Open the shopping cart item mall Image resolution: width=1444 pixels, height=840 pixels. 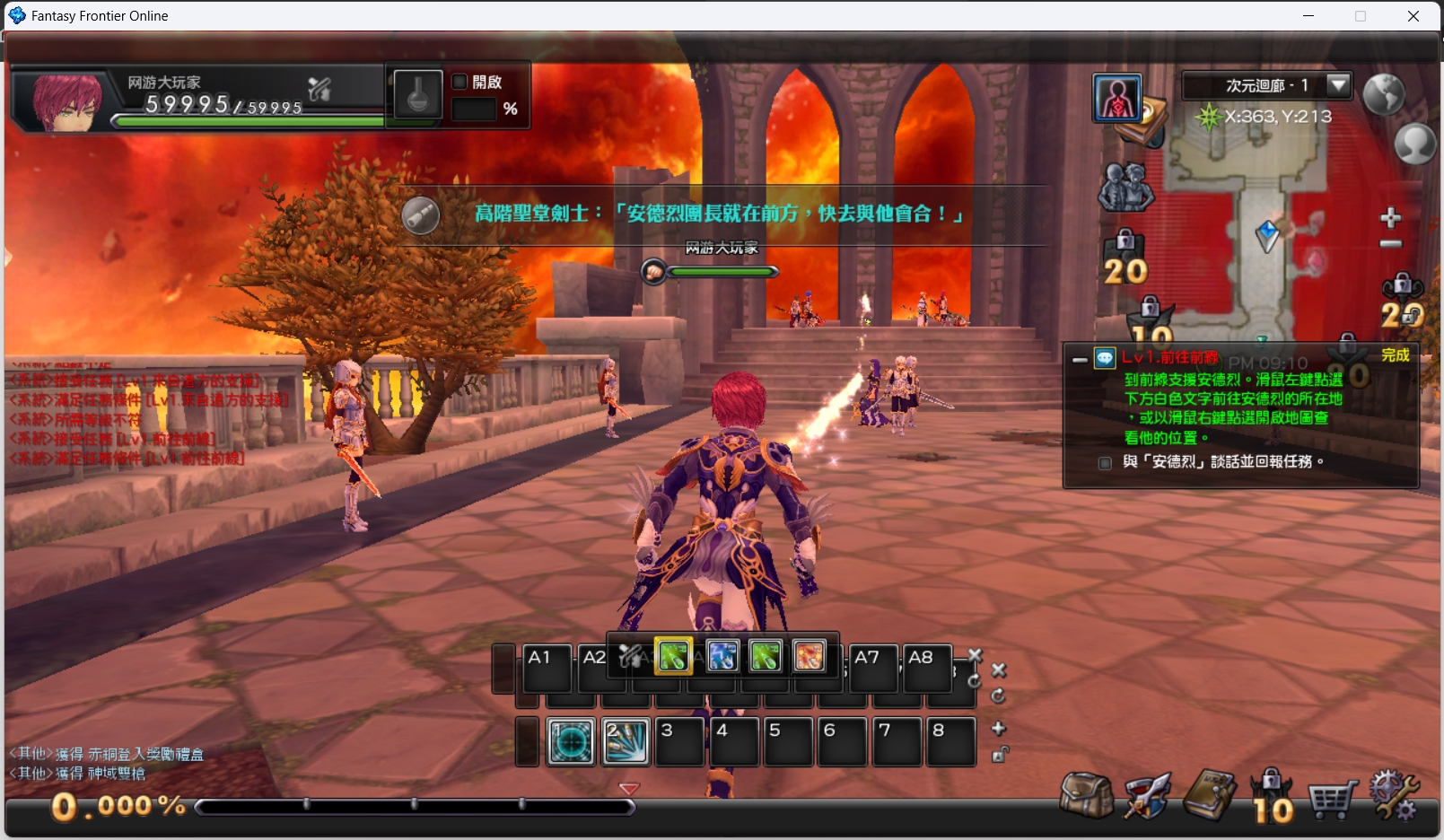point(1331,798)
